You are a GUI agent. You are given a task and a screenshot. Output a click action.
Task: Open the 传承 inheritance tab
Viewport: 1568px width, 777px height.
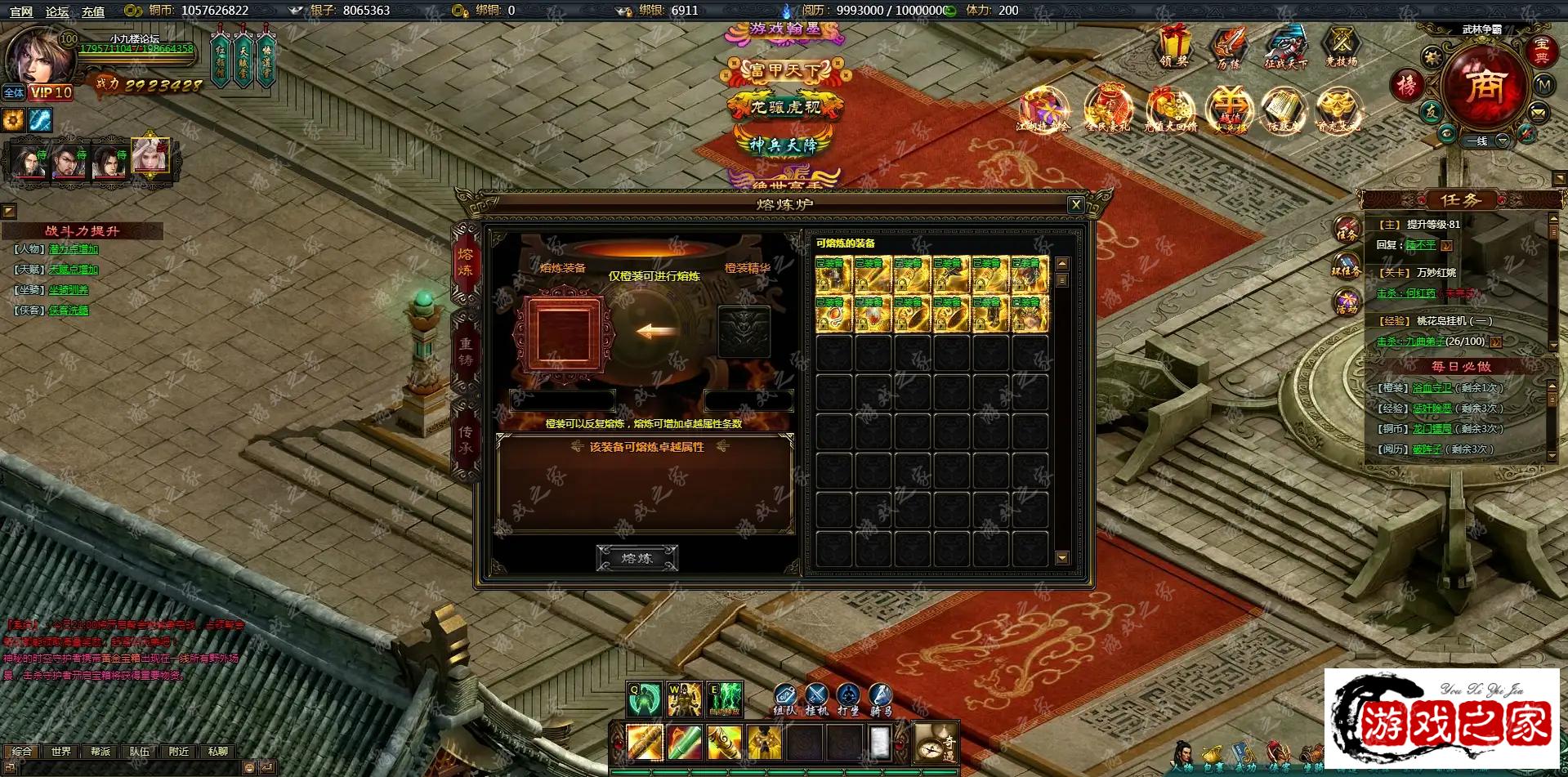tap(466, 440)
